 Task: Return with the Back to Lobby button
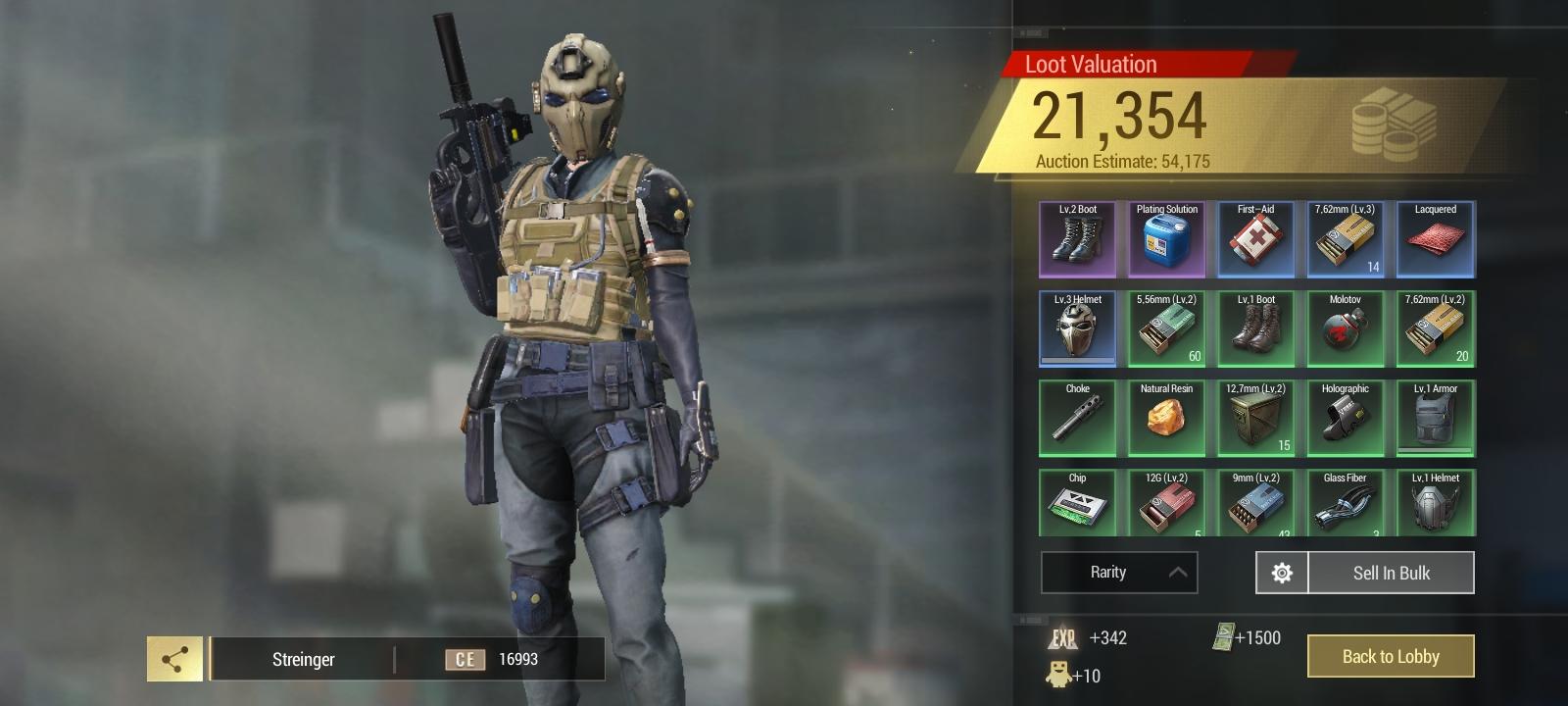[1390, 656]
